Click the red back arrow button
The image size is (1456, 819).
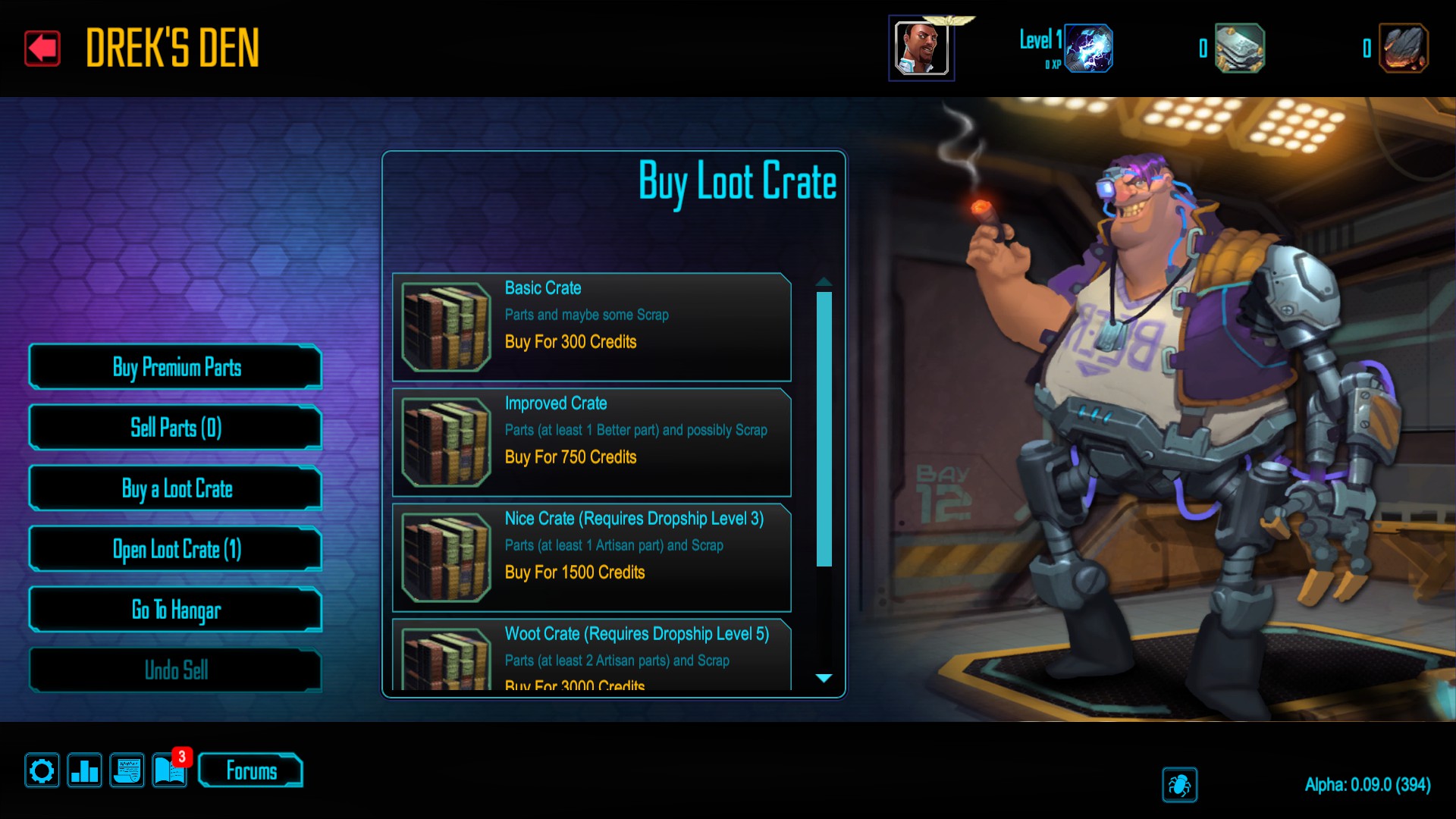(x=42, y=49)
